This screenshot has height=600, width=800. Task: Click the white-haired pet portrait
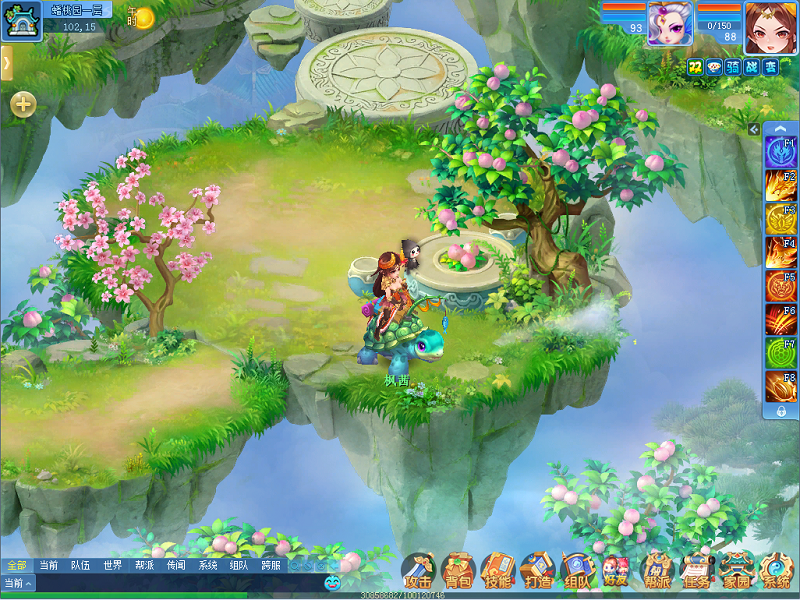(x=670, y=24)
